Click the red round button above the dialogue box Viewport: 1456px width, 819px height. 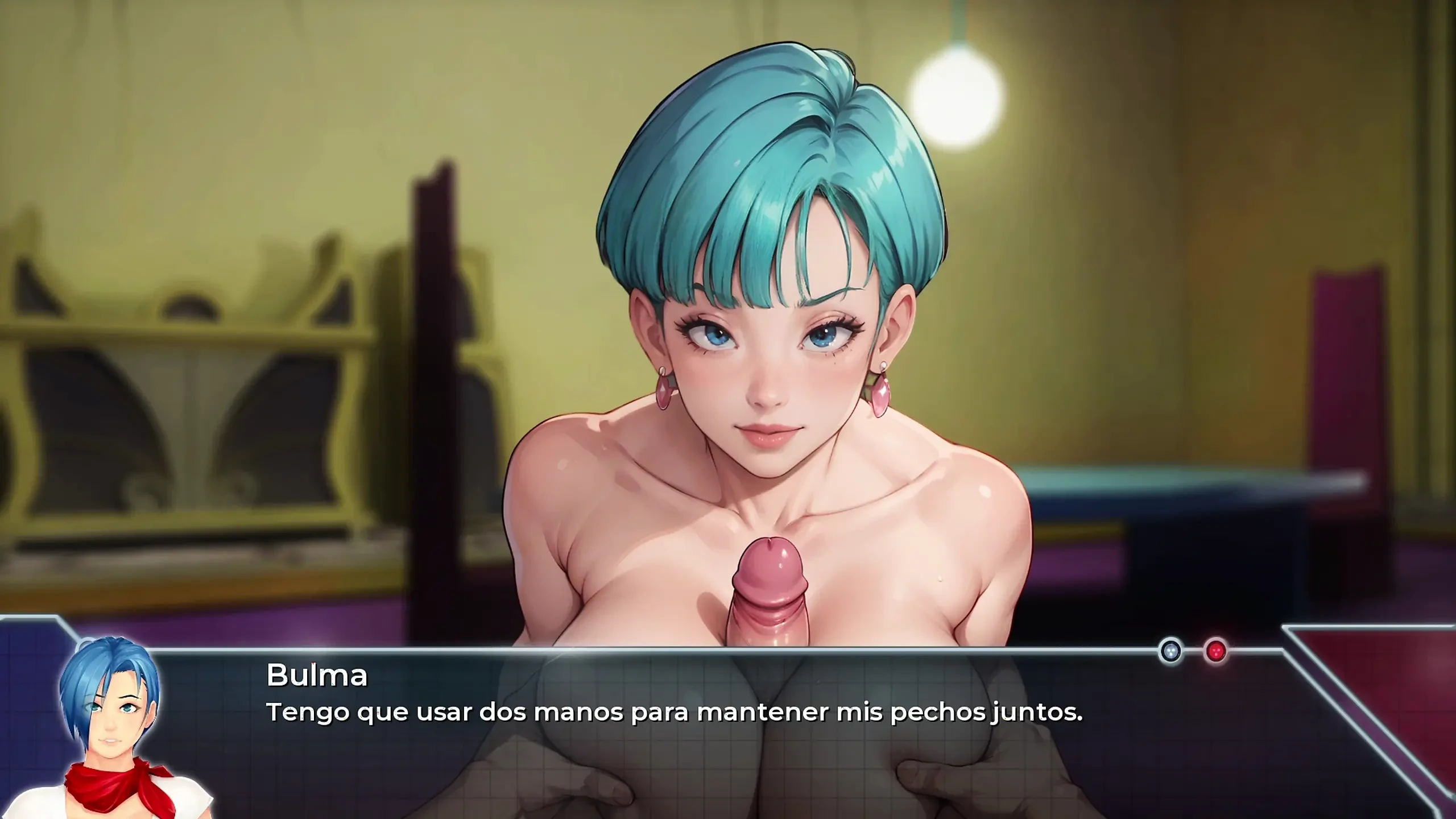click(x=1215, y=652)
